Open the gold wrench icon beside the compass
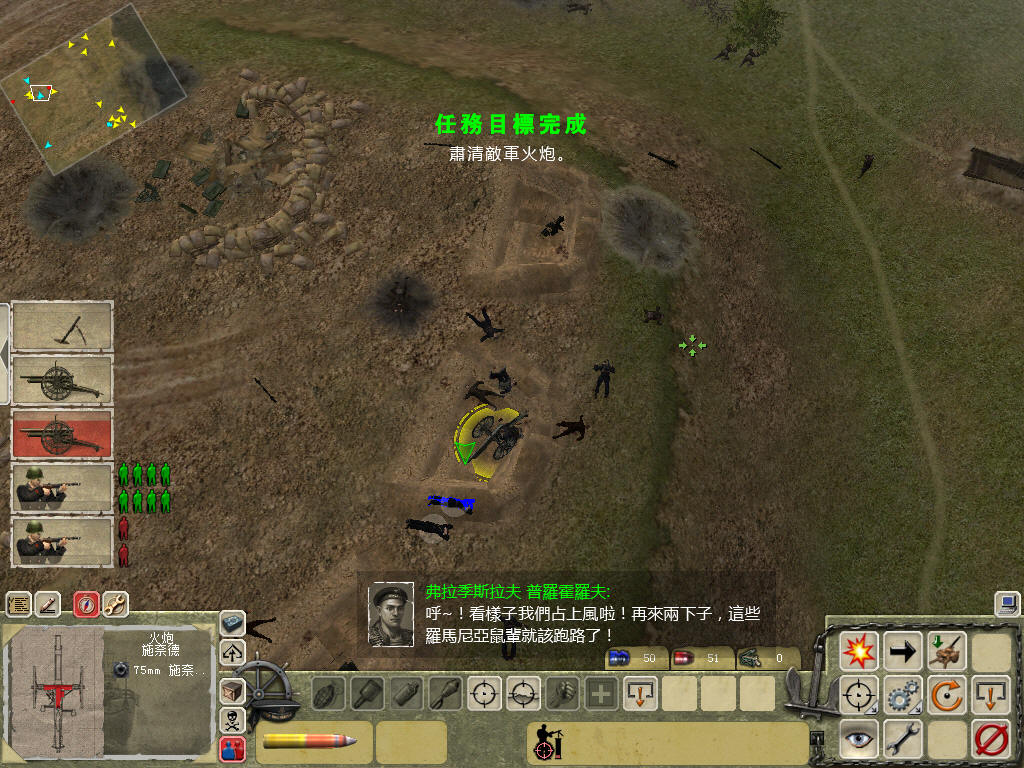 115,604
